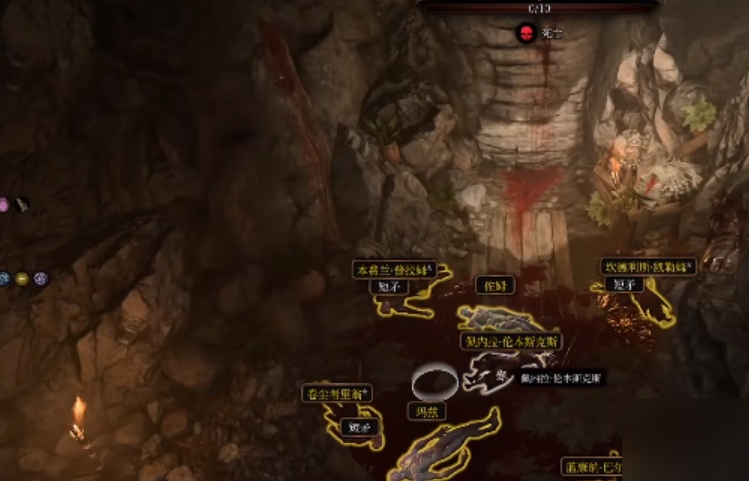Image resolution: width=749 pixels, height=481 pixels.
Task: Select the 卷尘考里翁 corpse name label
Action: [x=337, y=394]
